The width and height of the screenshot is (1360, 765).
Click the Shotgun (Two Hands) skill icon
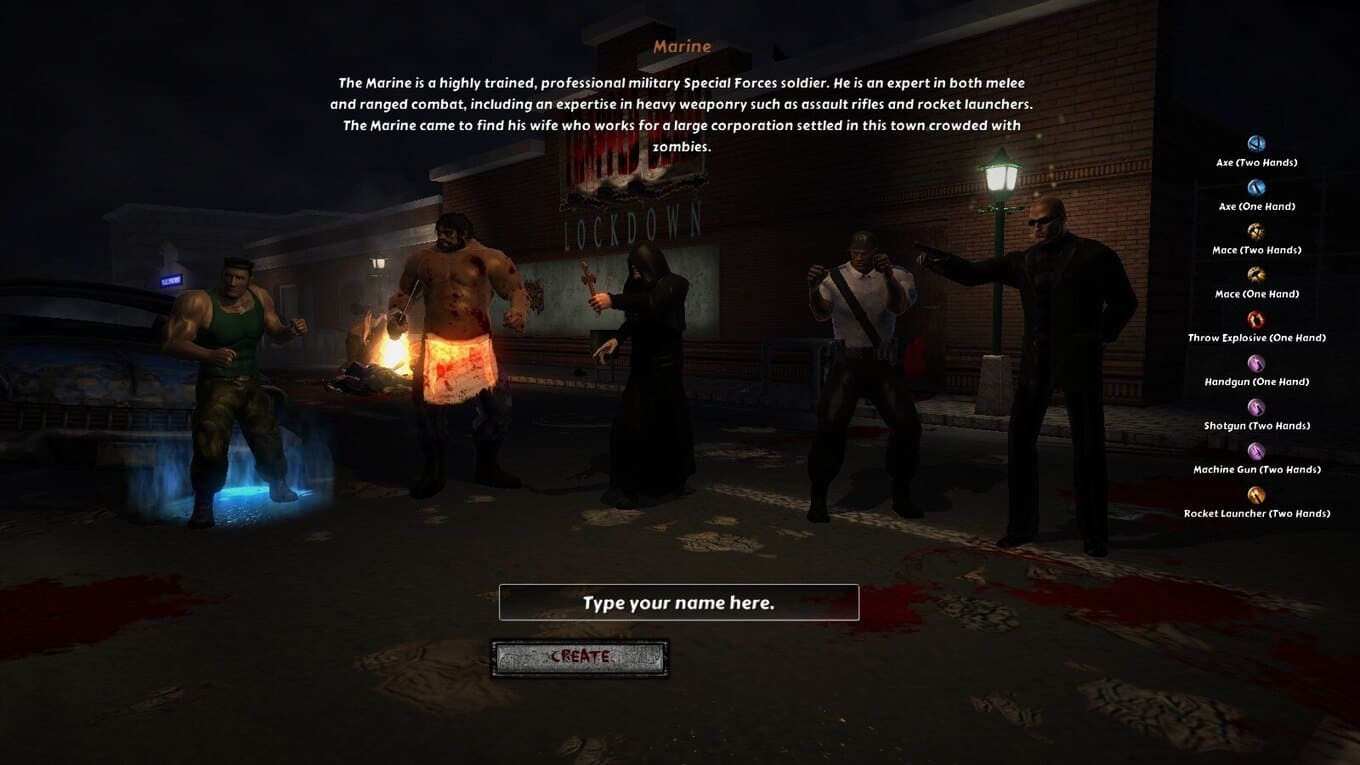pyautogui.click(x=1256, y=407)
